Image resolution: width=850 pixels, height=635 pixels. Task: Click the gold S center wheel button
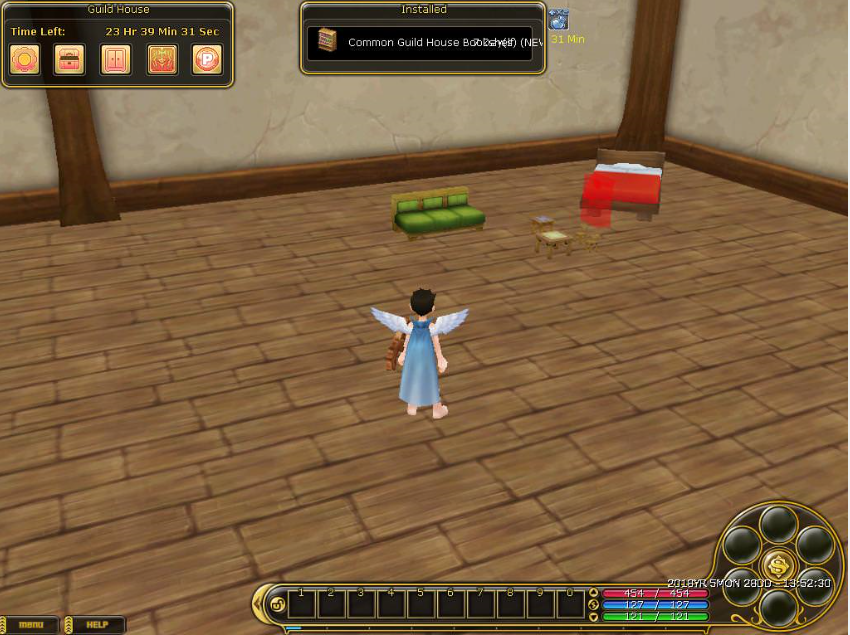pyautogui.click(x=778, y=565)
